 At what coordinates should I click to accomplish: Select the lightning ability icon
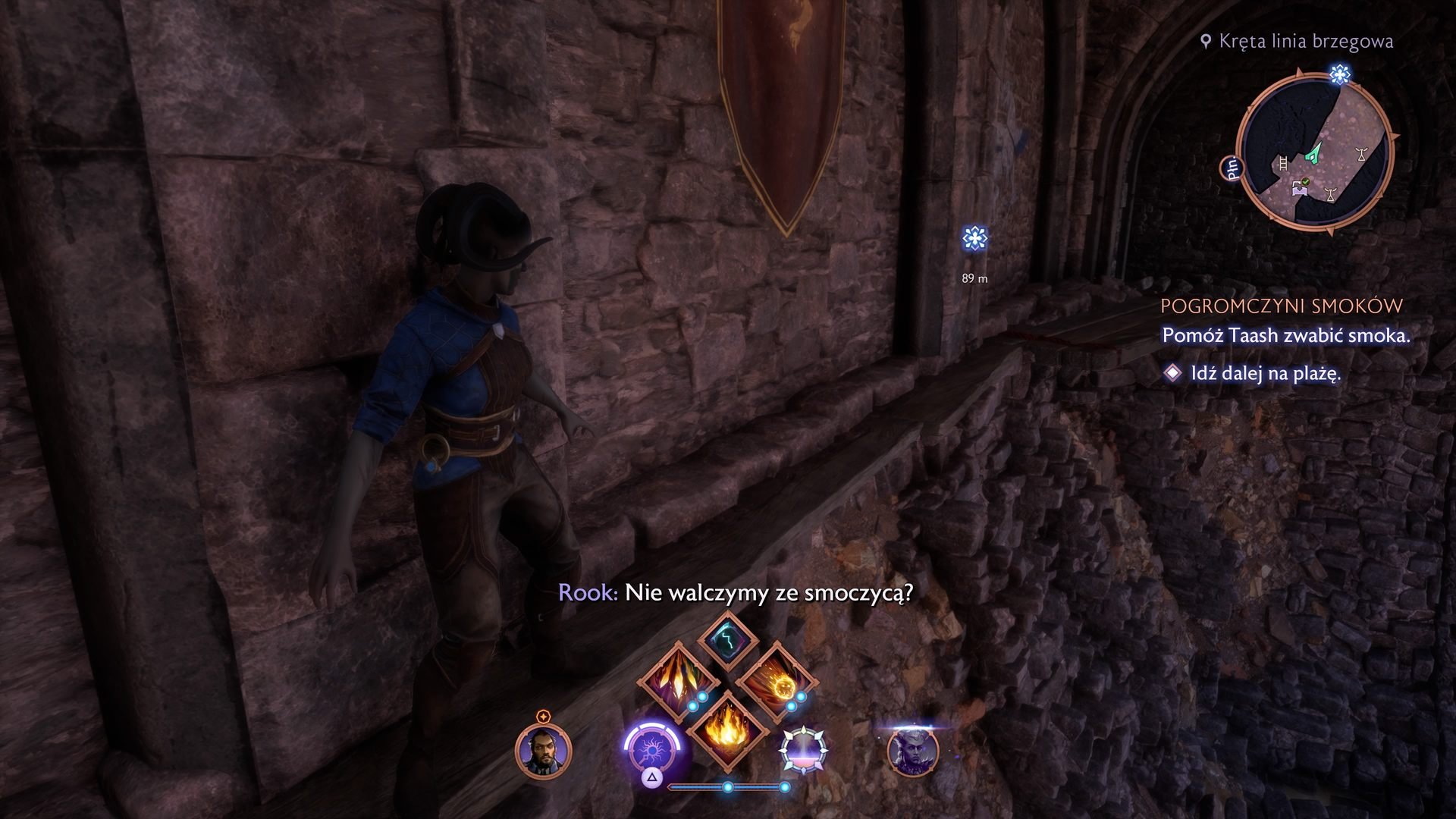pyautogui.click(x=727, y=641)
